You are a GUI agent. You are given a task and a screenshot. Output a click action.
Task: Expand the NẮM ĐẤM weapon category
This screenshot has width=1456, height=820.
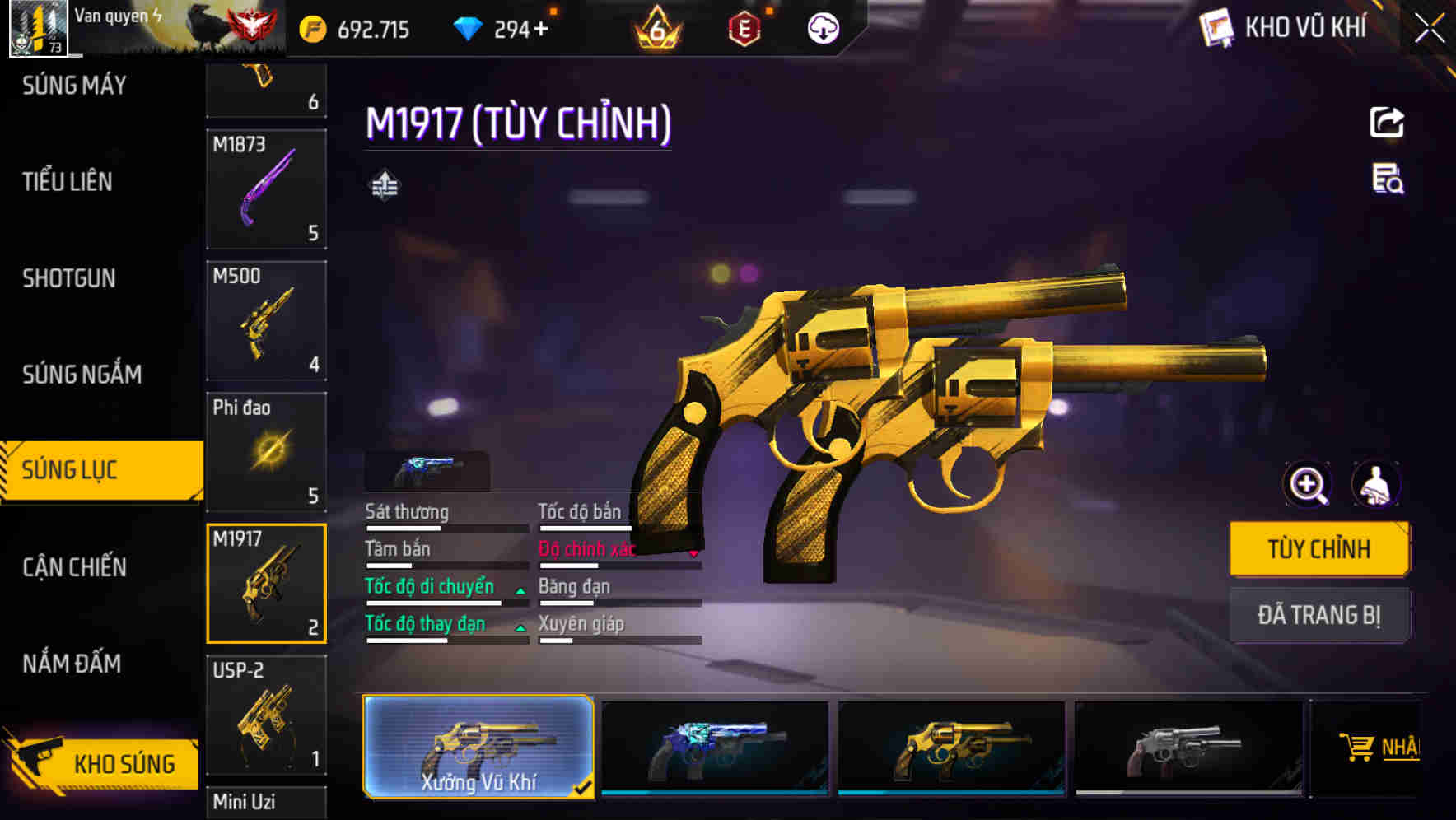72,664
